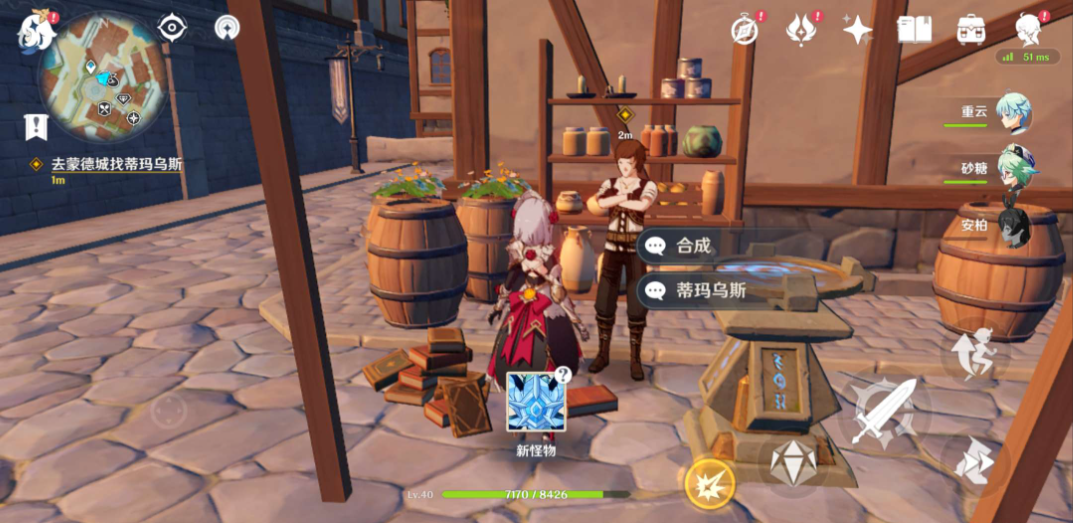1073x523 pixels.
Task: Open the character menu portrait icon
Action: pyautogui.click(x=1028, y=30)
